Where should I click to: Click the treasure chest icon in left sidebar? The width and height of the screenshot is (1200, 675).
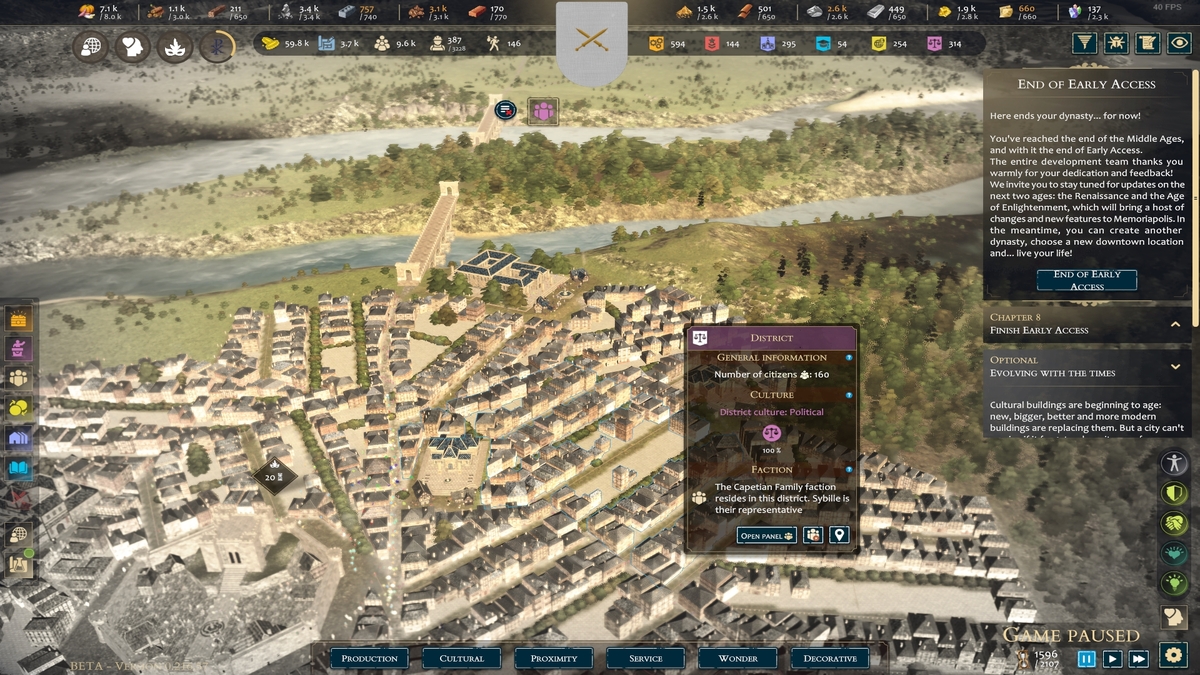point(19,319)
